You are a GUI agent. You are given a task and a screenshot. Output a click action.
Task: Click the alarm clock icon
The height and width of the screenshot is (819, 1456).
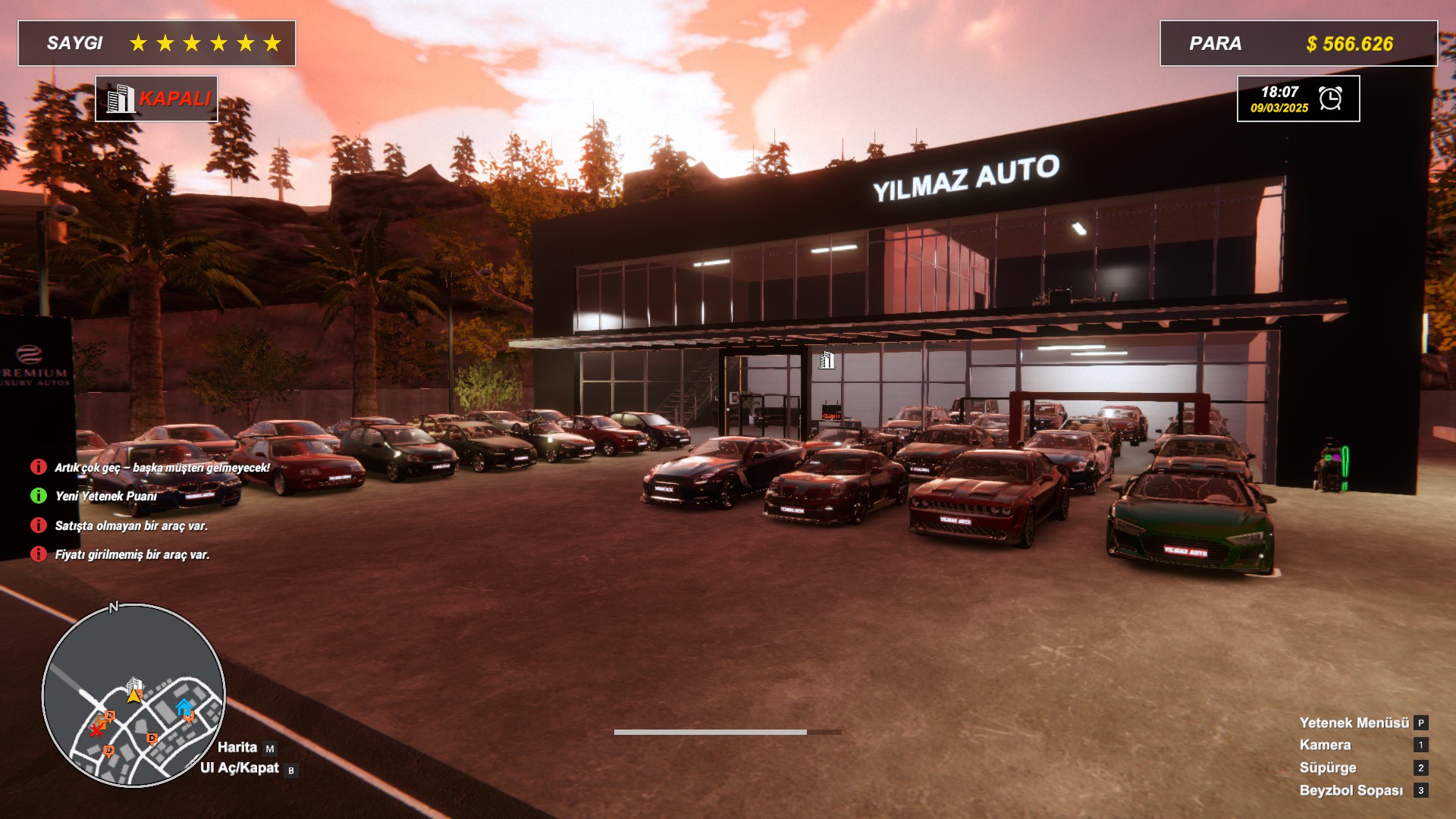pos(1330,99)
